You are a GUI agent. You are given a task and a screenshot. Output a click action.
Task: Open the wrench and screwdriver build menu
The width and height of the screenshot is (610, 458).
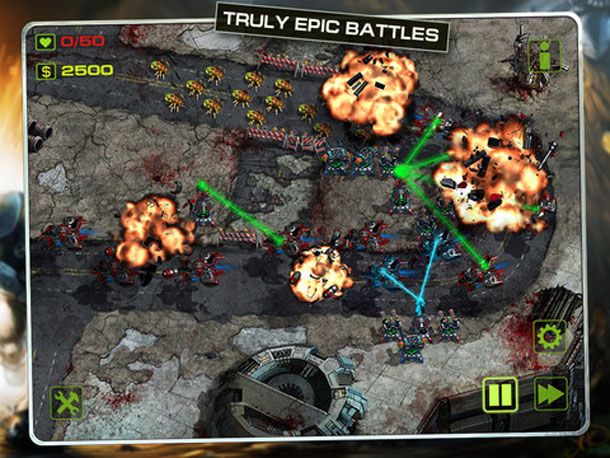[x=68, y=402]
